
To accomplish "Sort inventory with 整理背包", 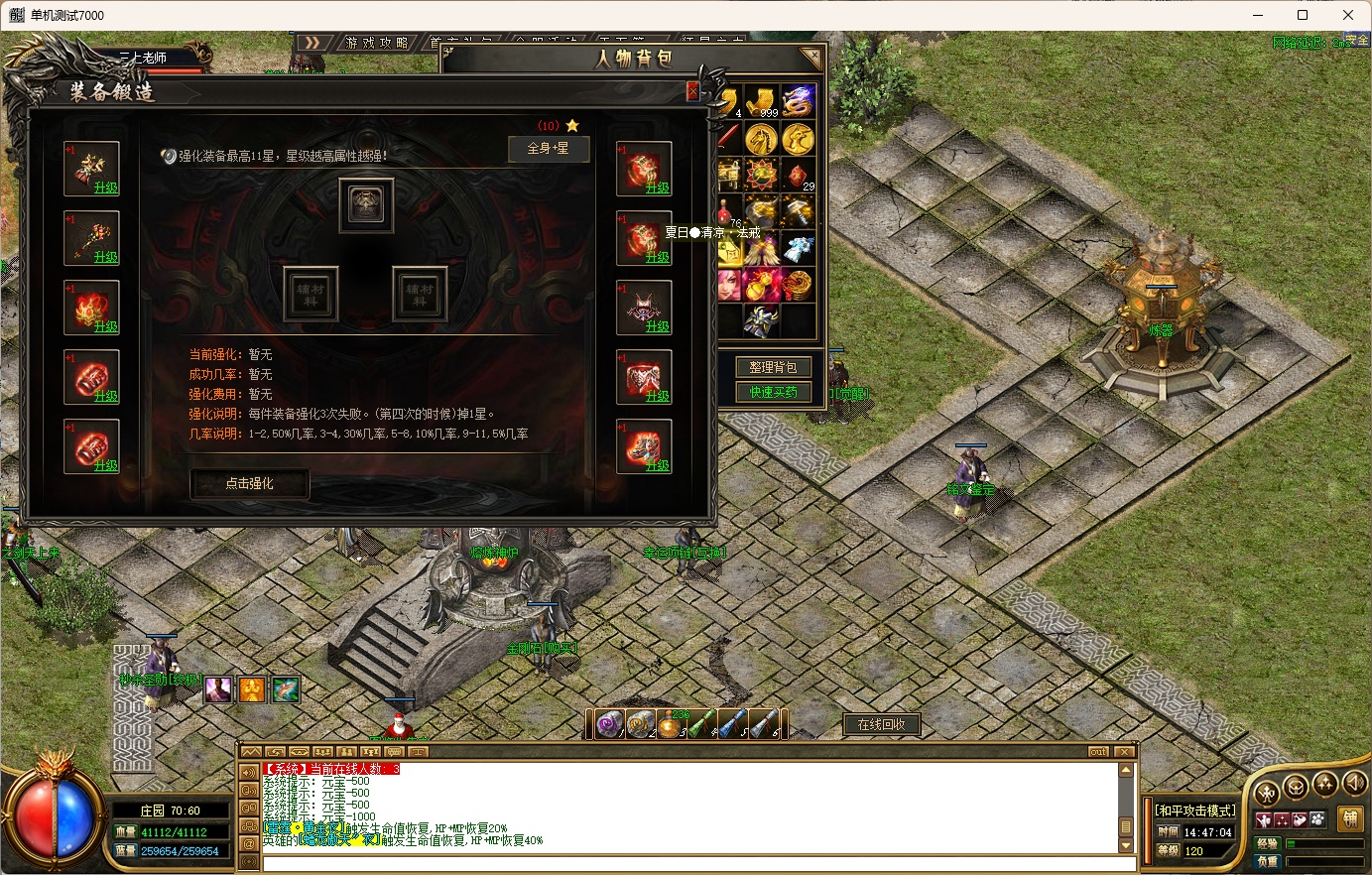I will [773, 367].
